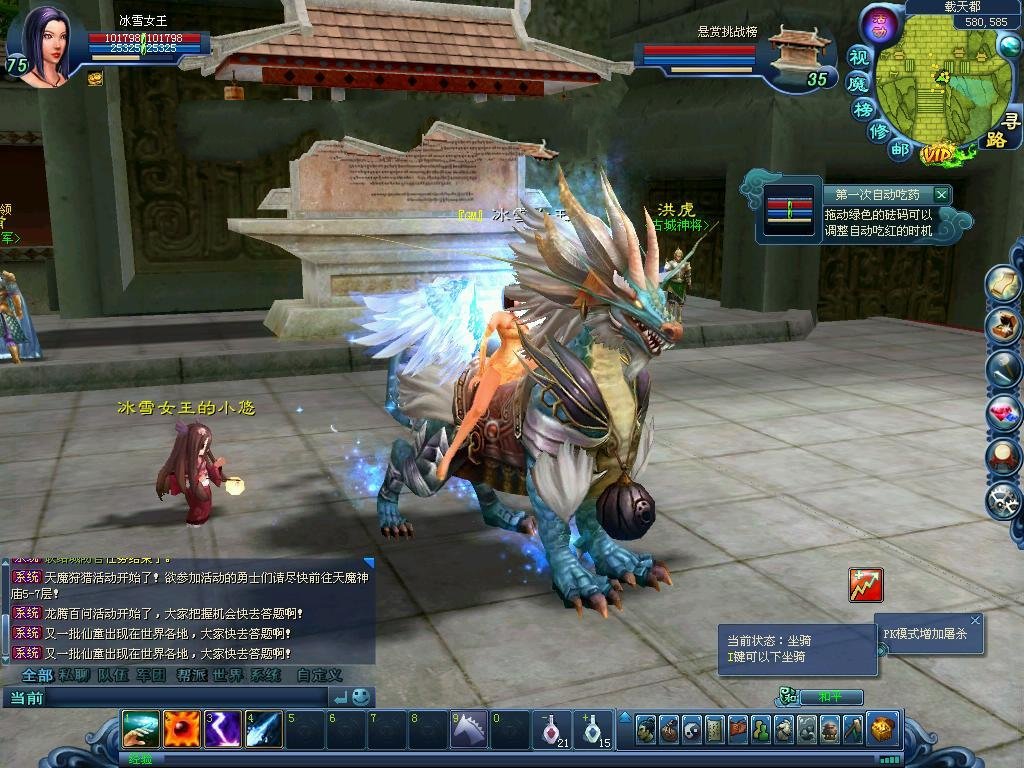Viewport: 1024px width, 768px height.
Task: Close the PK模式增加屠杀 tooltip
Action: [975, 620]
